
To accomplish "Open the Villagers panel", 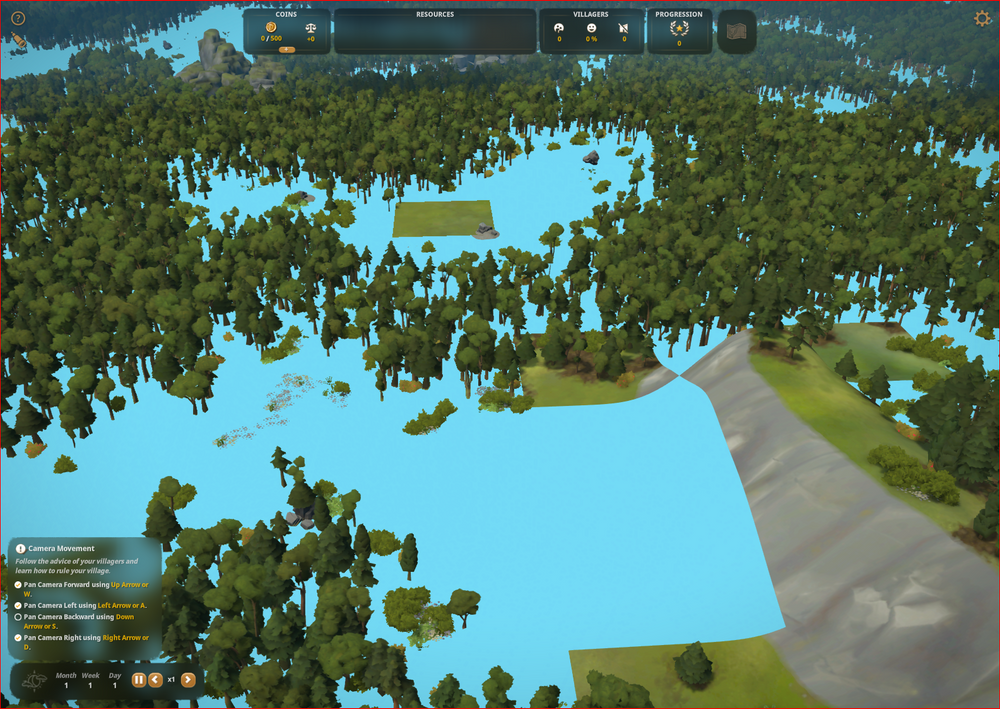I will [x=590, y=30].
